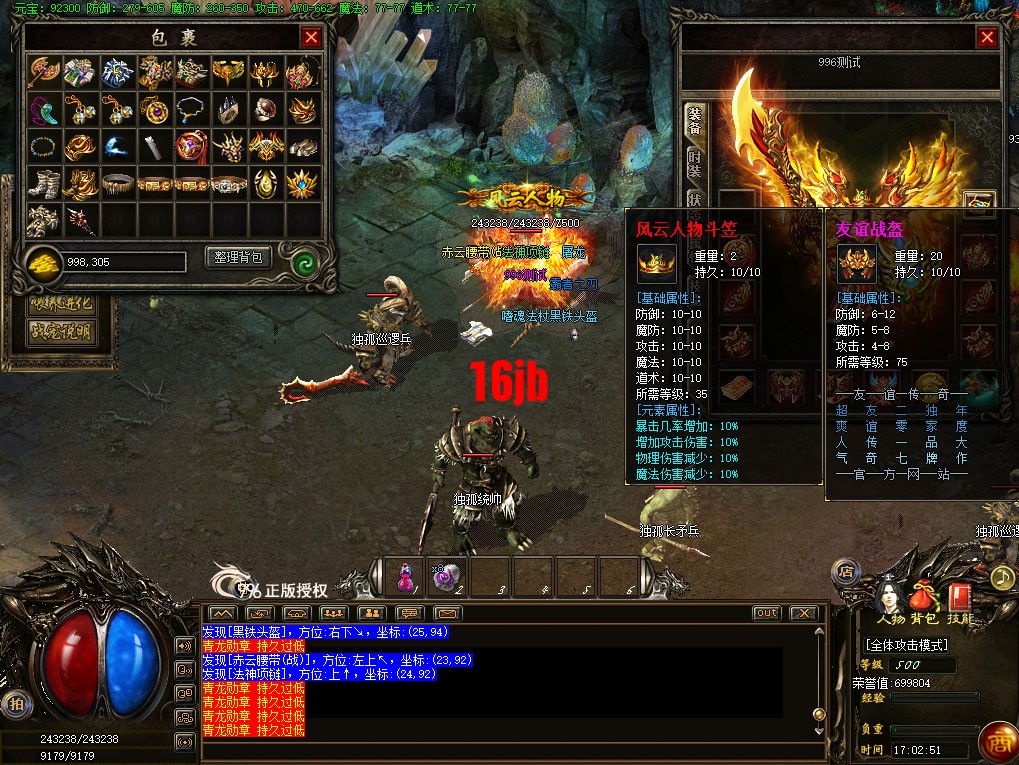Click the 拍 auction button beside the orb
The width and height of the screenshot is (1019, 765).
(x=14, y=702)
